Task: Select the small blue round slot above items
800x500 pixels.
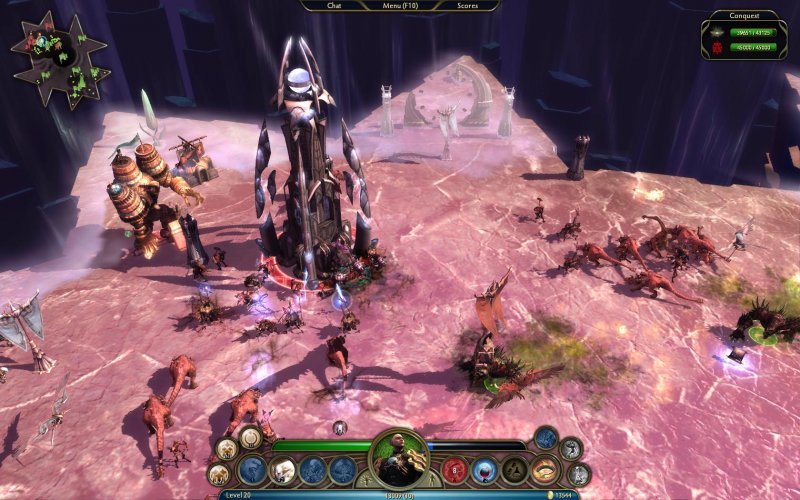Action: 545,438
